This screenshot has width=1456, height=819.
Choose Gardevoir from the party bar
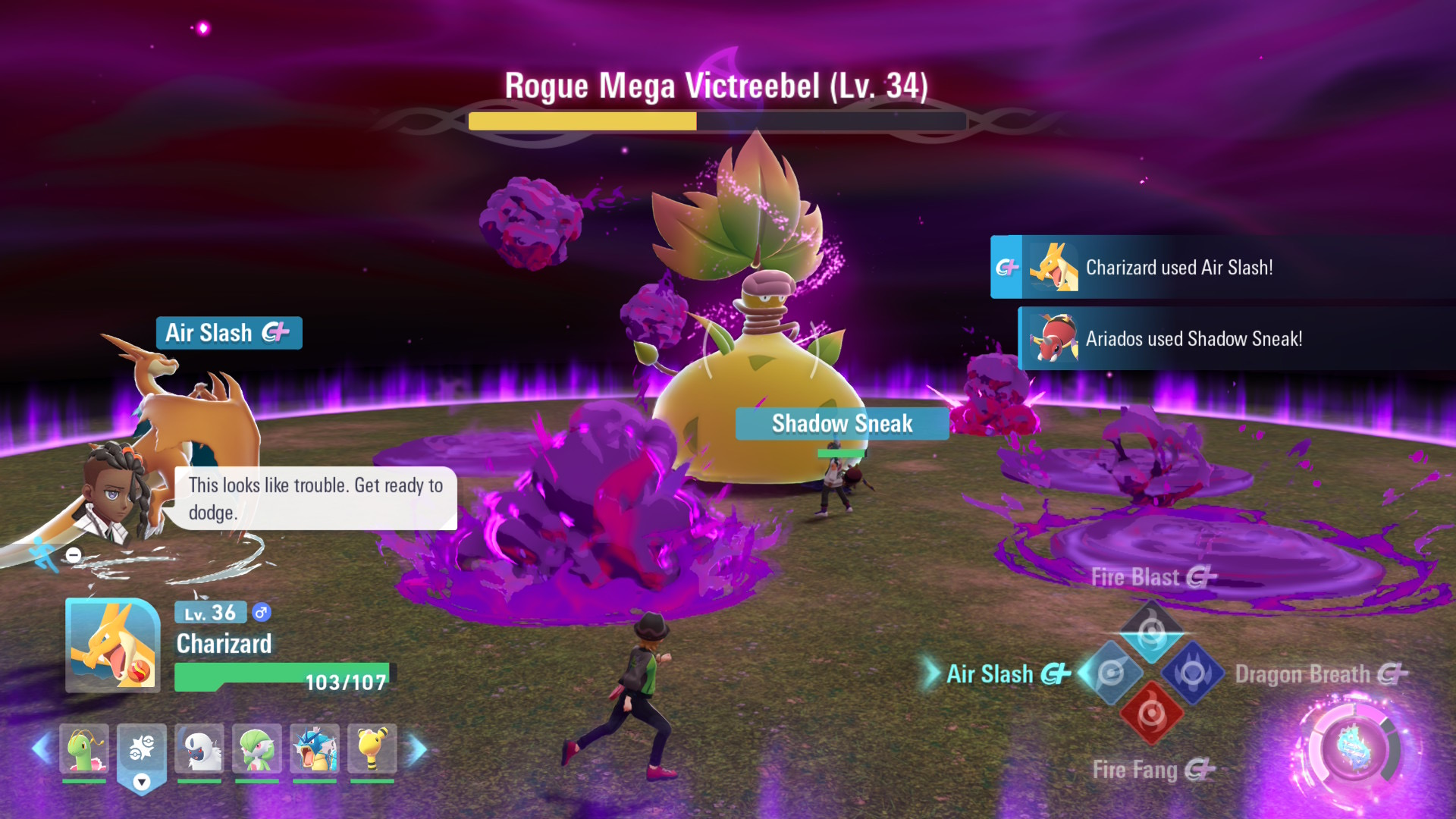pos(257,748)
